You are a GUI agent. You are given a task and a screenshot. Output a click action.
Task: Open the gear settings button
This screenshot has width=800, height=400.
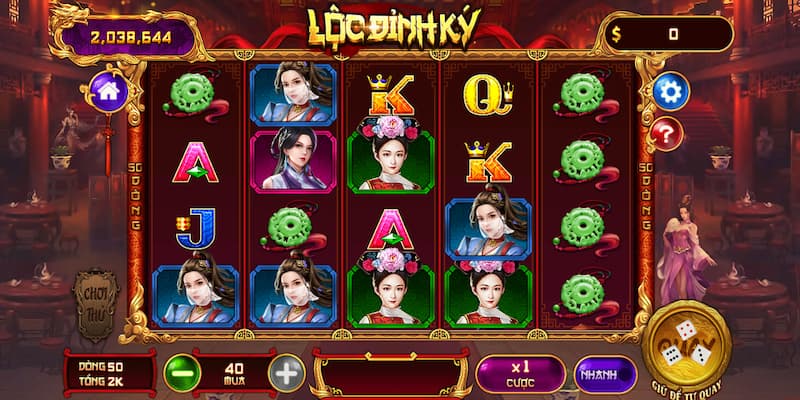click(670, 92)
